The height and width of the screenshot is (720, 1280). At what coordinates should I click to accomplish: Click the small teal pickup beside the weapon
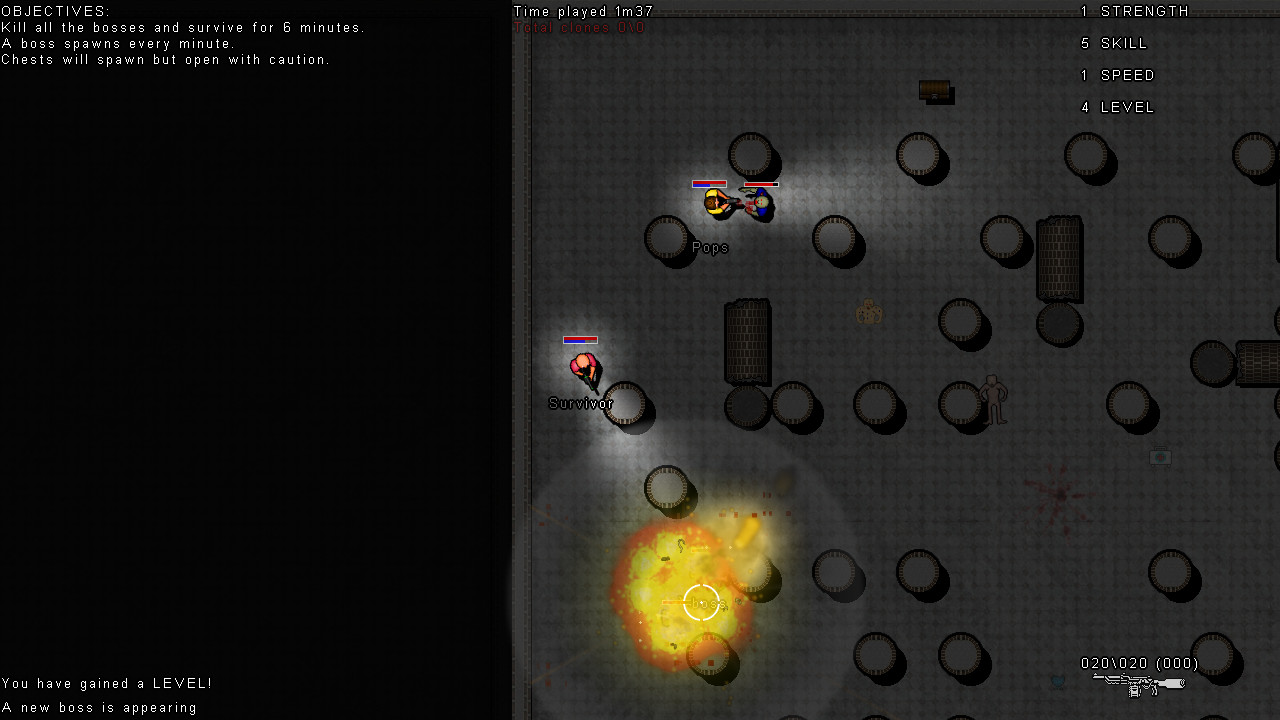[x=1058, y=682]
